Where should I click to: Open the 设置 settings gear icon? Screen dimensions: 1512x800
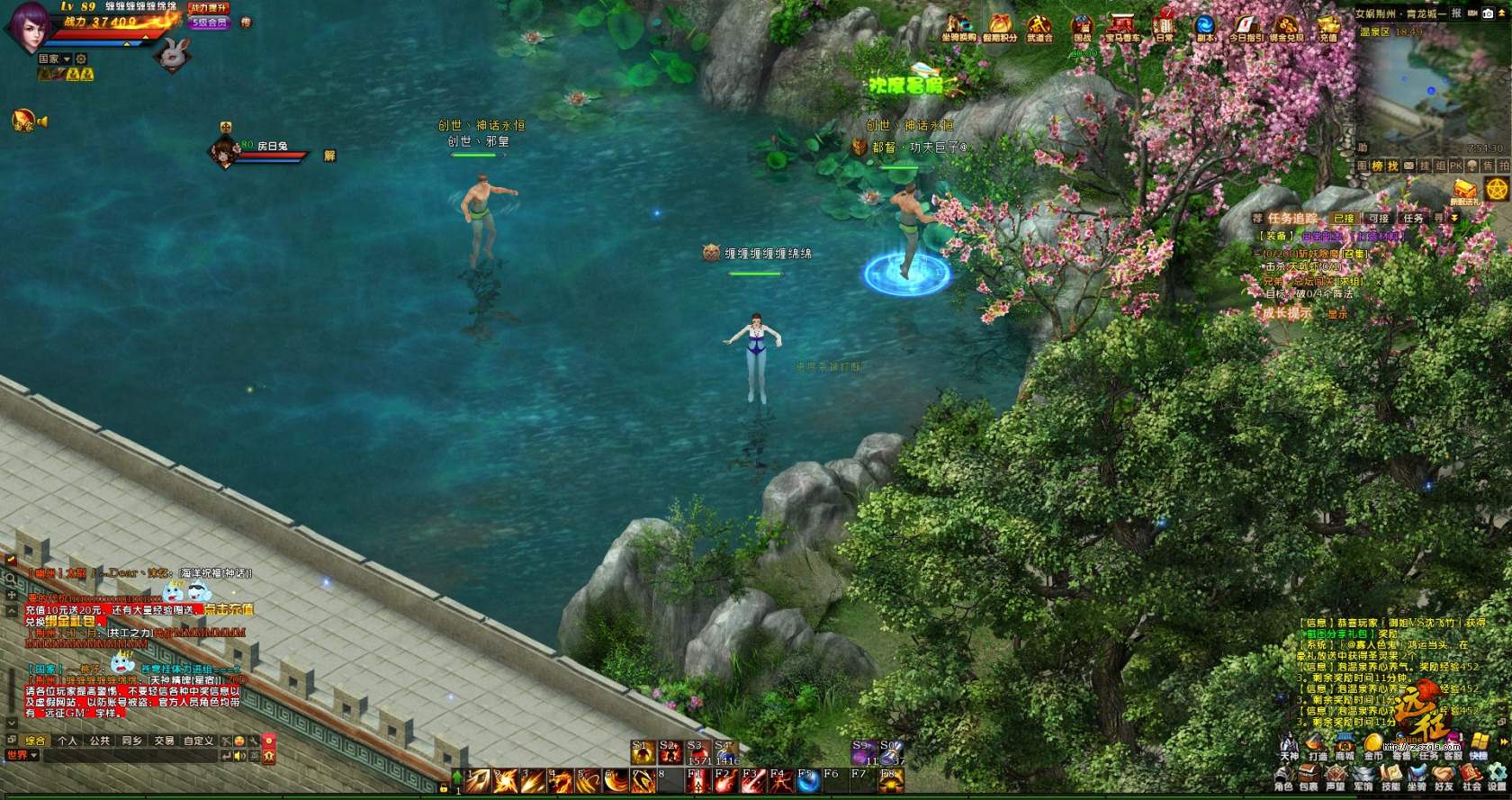pyautogui.click(x=1498, y=777)
